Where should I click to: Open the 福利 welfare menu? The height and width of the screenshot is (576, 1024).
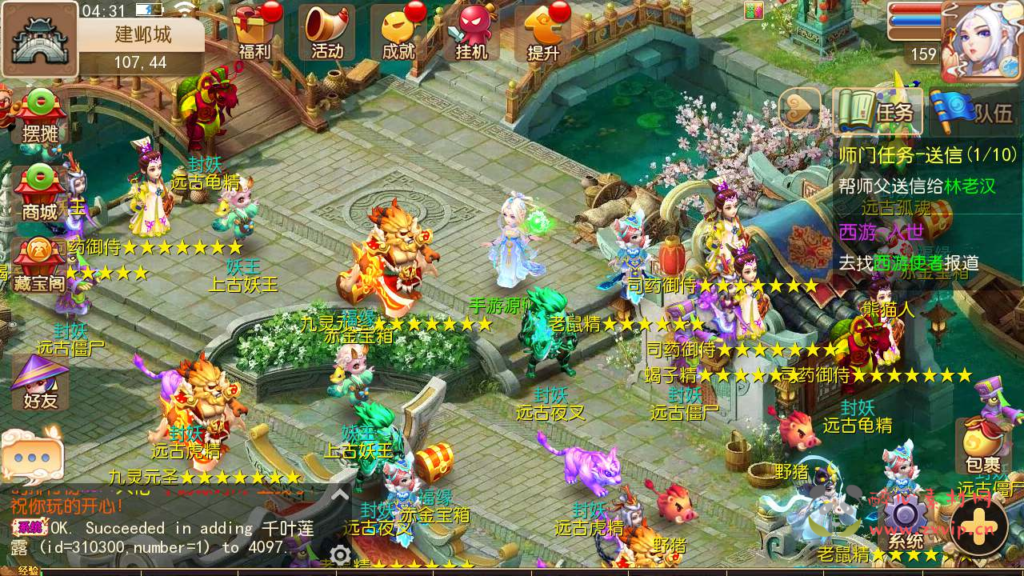[255, 31]
